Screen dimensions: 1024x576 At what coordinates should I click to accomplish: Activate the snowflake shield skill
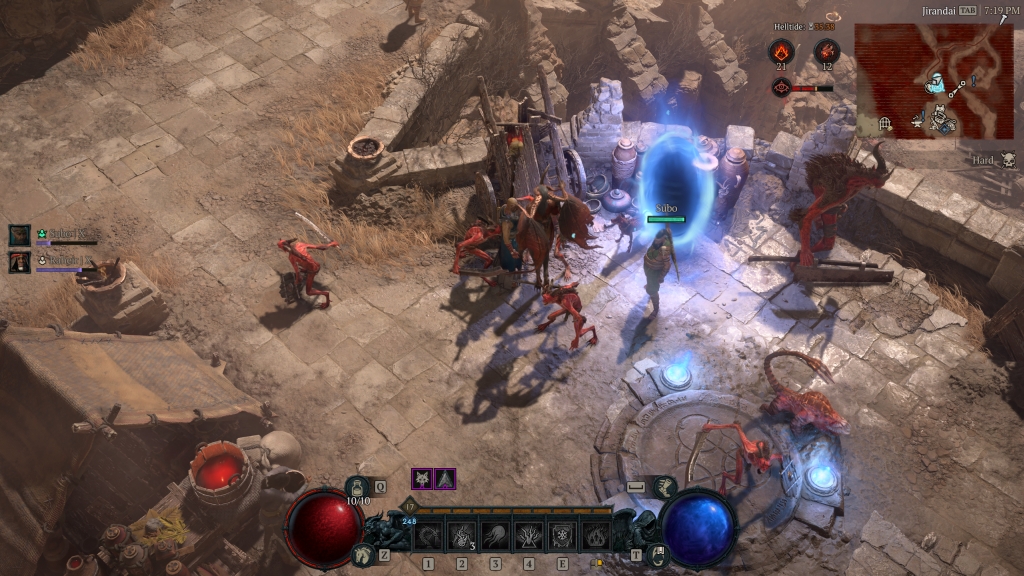pyautogui.click(x=562, y=536)
